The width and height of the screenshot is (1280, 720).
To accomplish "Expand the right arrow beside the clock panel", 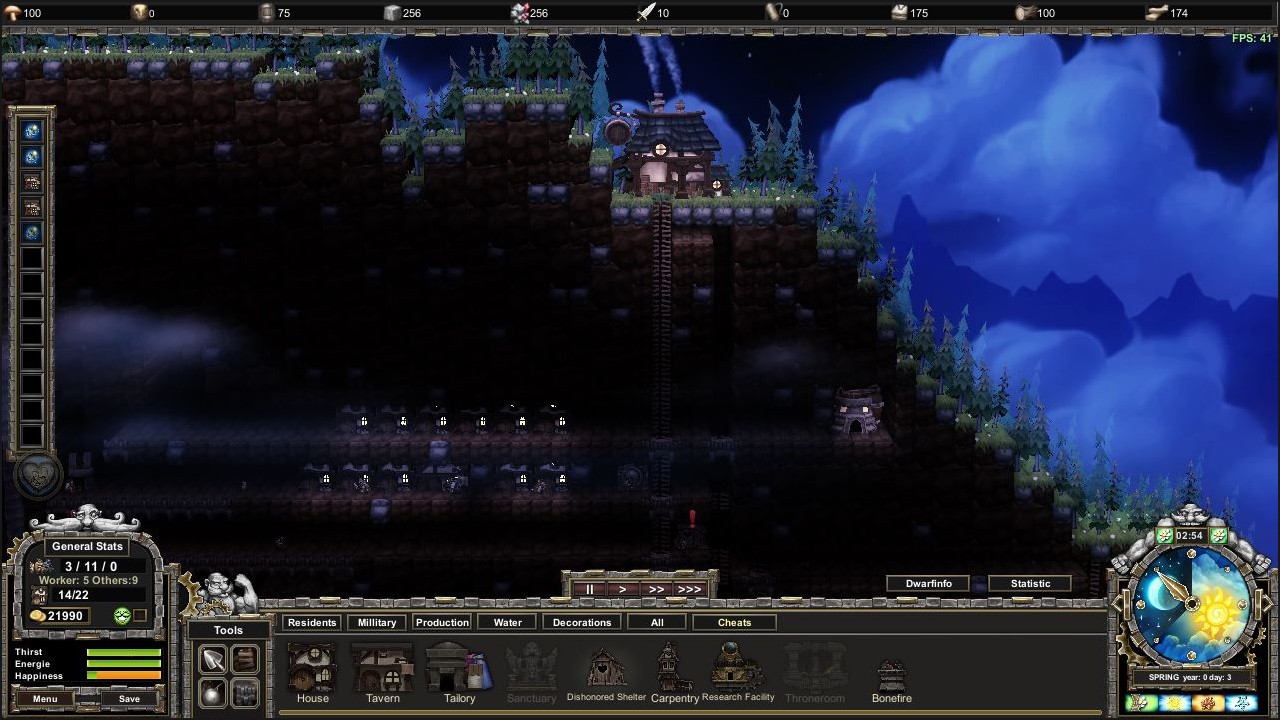I will (1266, 604).
